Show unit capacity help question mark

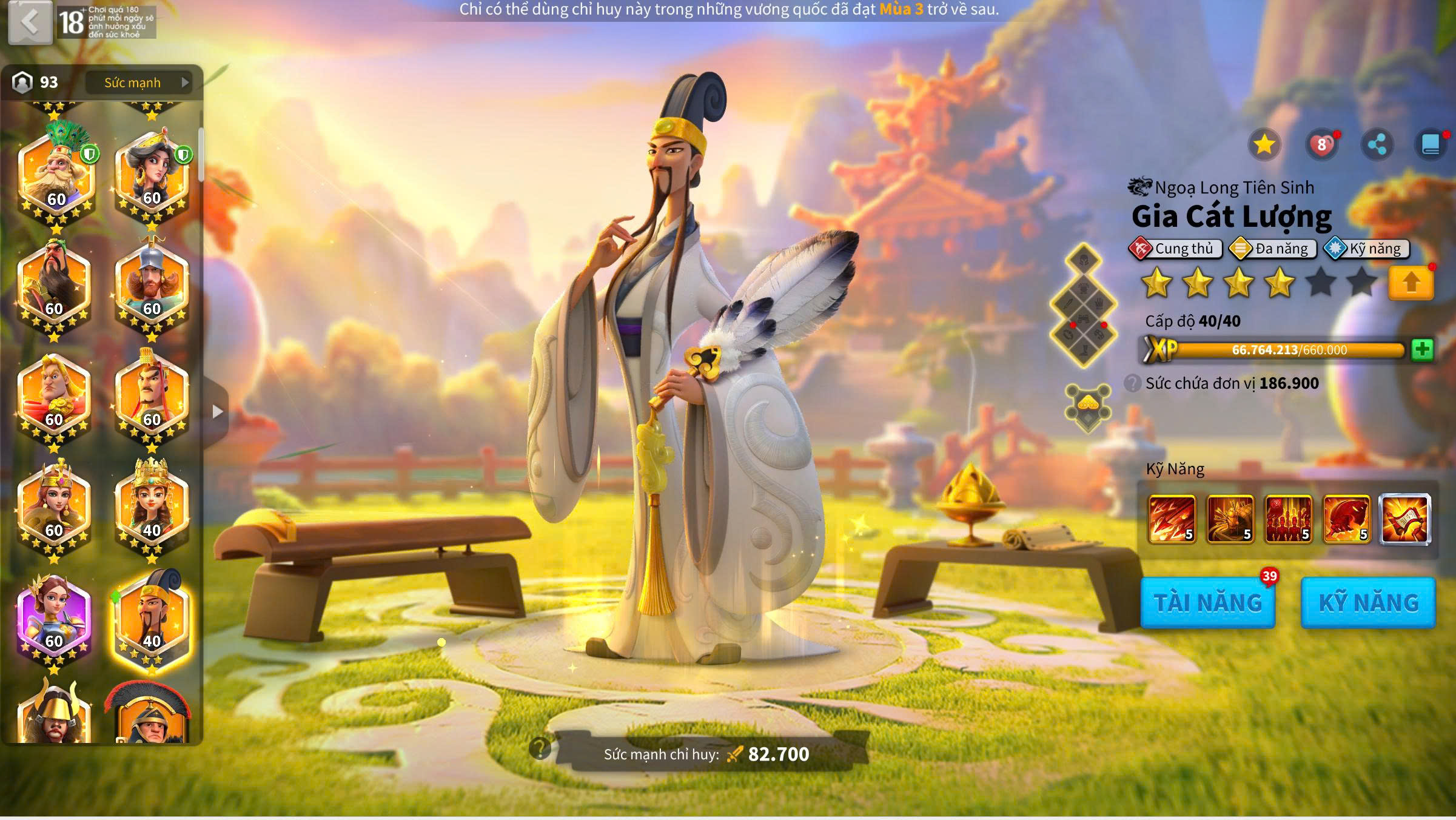tap(1132, 383)
